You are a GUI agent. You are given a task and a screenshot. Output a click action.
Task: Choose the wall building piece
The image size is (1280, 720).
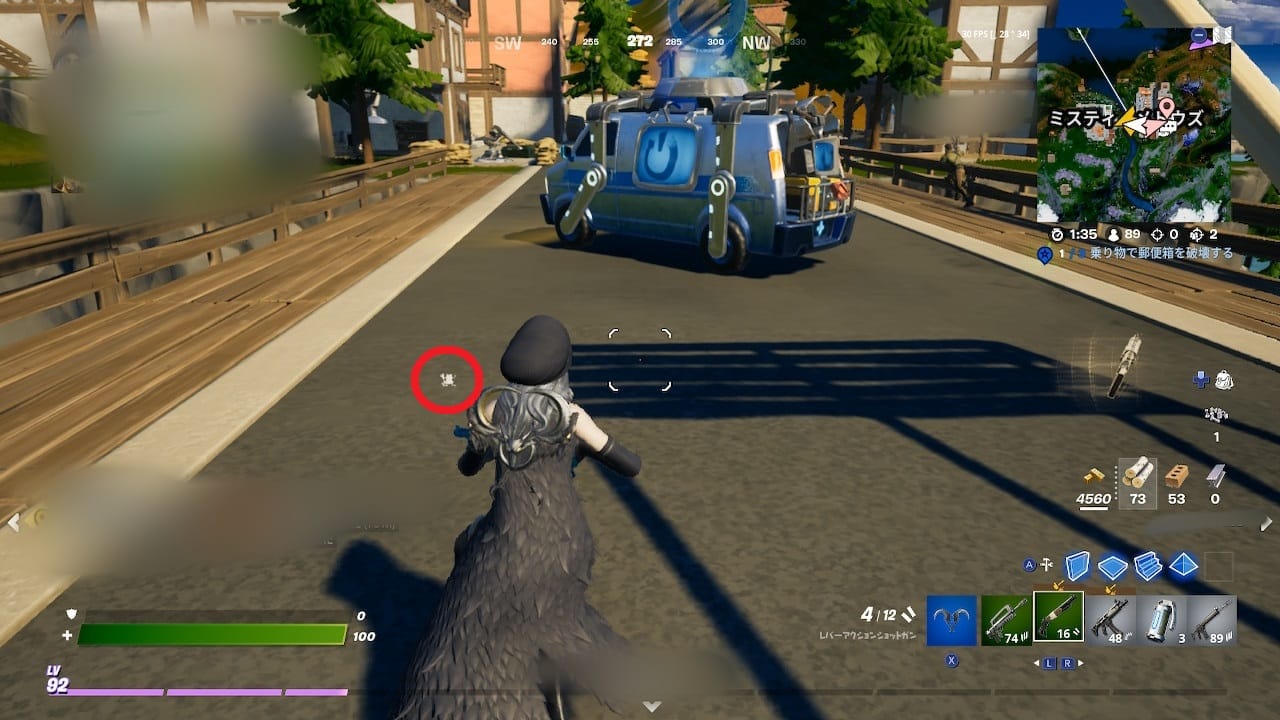1076,566
